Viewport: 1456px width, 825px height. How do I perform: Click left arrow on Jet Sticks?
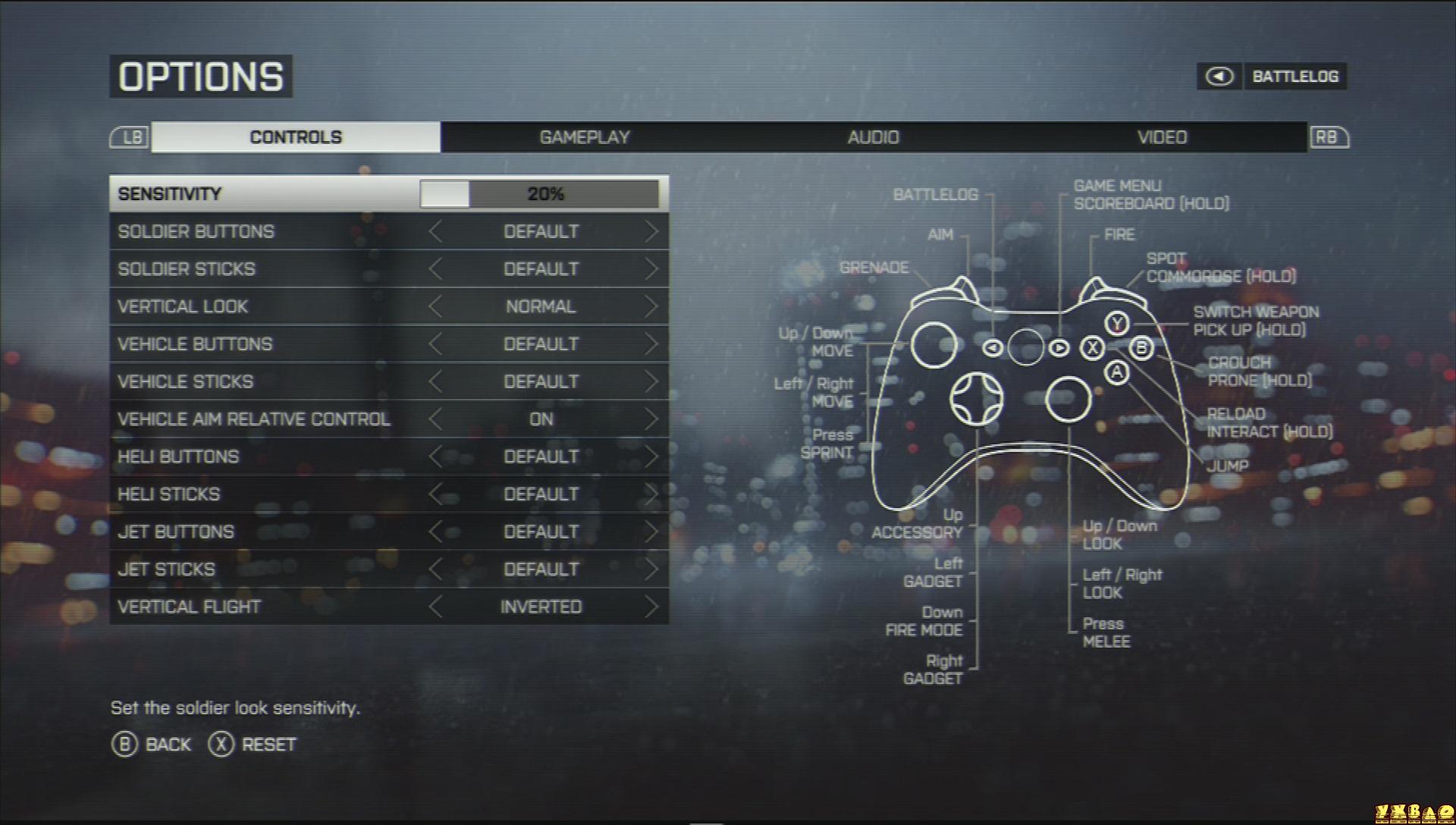click(x=435, y=569)
